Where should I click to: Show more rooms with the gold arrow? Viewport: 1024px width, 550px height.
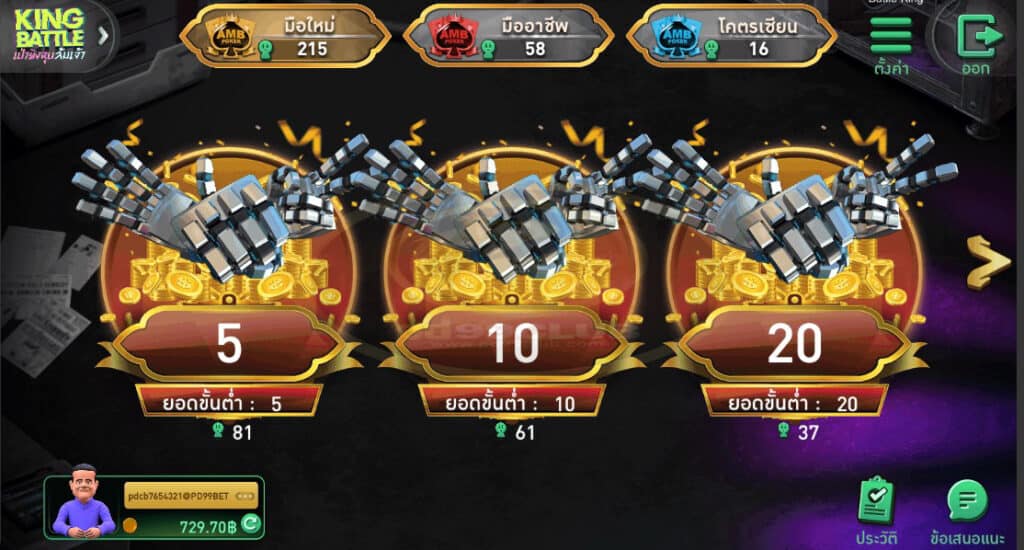pyautogui.click(x=988, y=264)
